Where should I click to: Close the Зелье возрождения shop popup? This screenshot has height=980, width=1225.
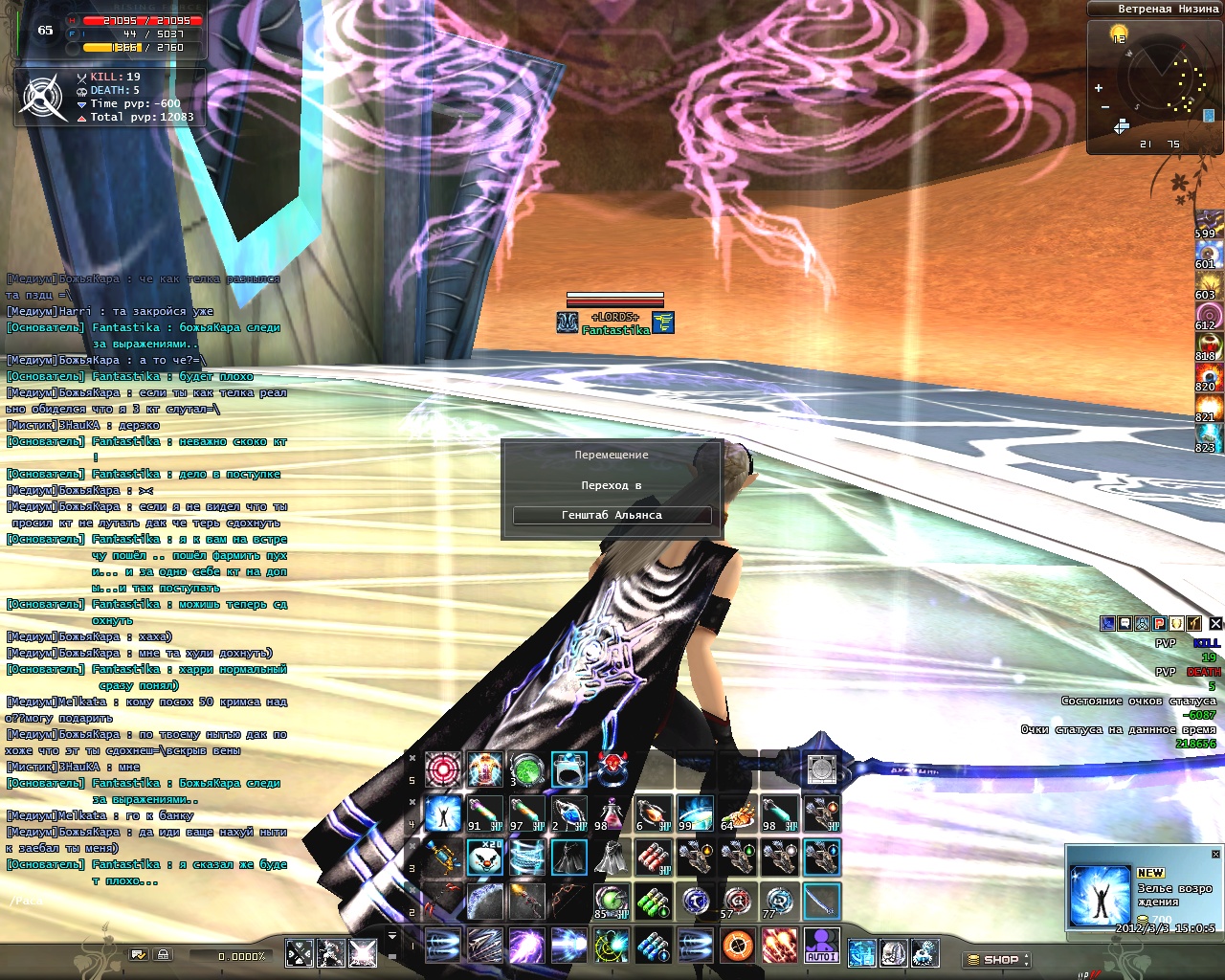tap(1215, 854)
